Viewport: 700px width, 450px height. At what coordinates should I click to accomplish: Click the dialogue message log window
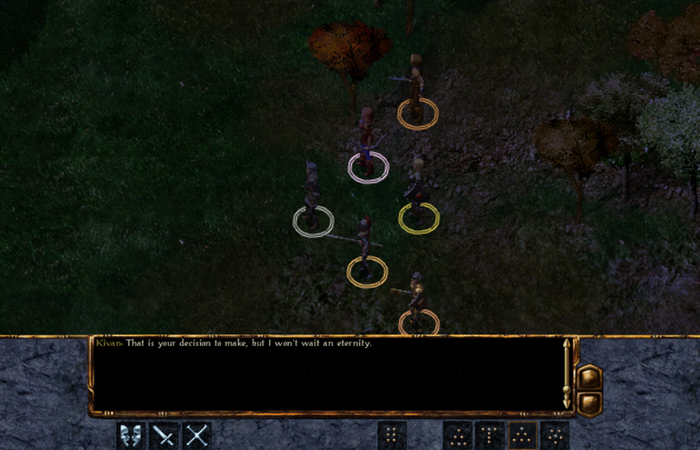pyautogui.click(x=325, y=375)
